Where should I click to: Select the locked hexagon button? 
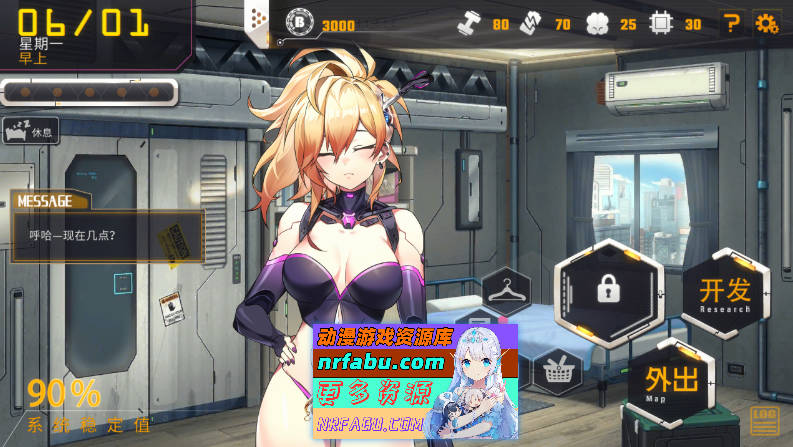pos(608,289)
